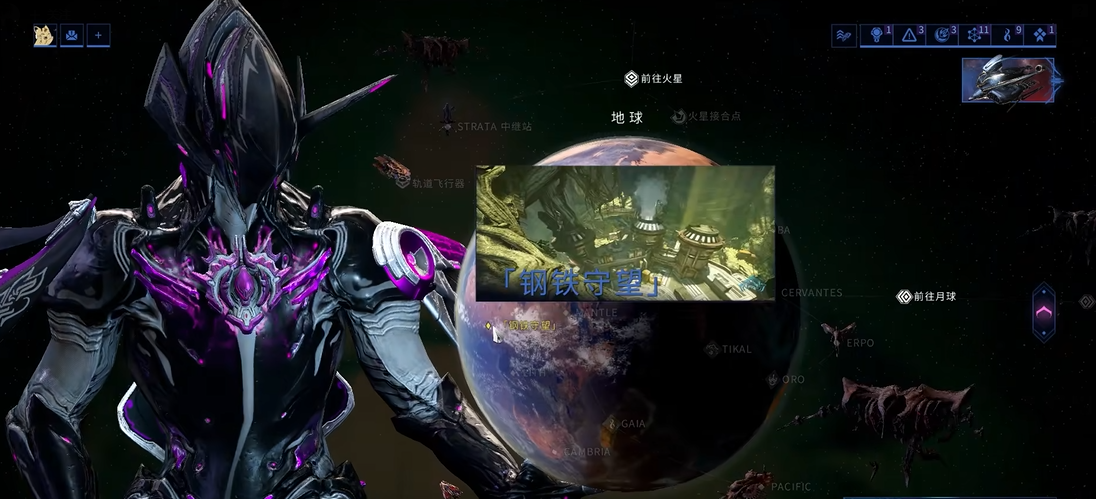The image size is (1096, 499).
Task: Click the hexagonal pink chevron button
Action: tap(1043, 312)
